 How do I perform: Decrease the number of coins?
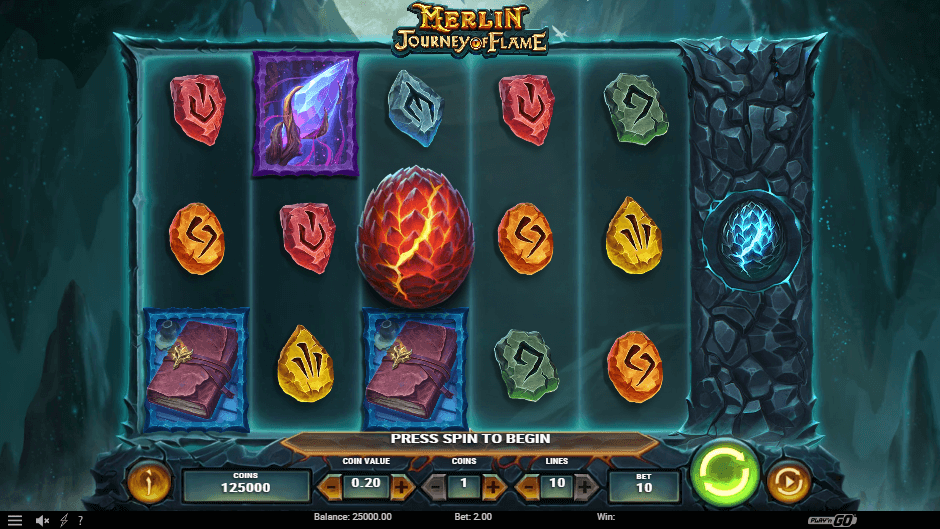click(x=436, y=487)
